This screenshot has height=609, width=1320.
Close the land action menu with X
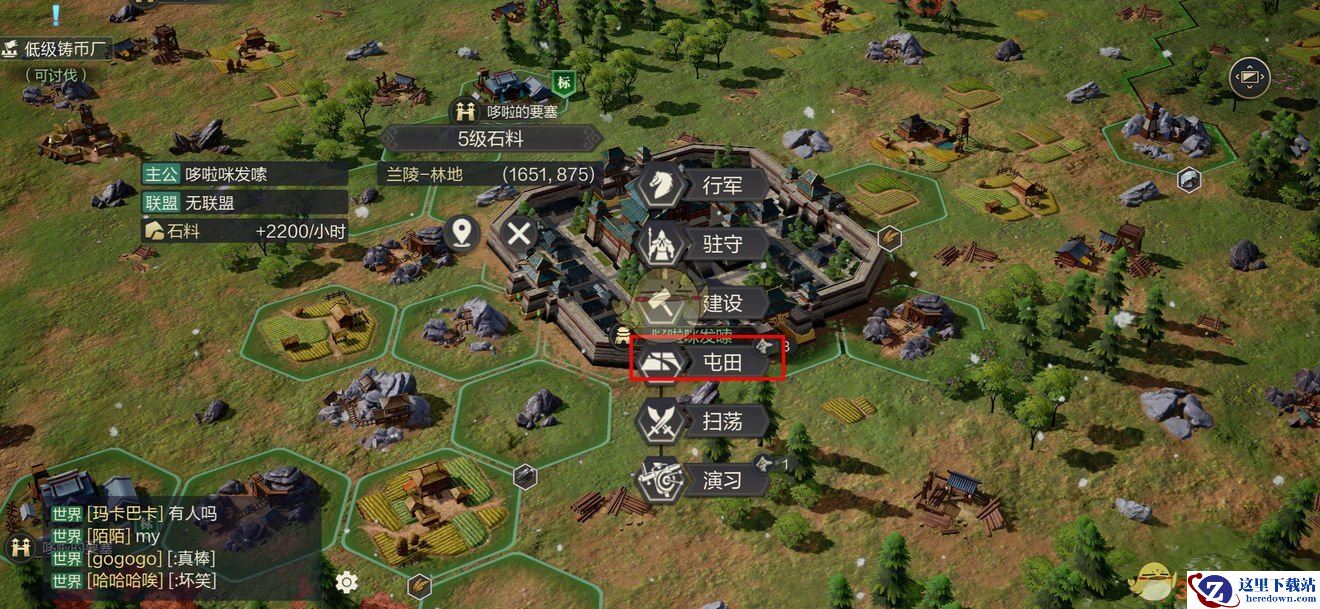(x=519, y=235)
